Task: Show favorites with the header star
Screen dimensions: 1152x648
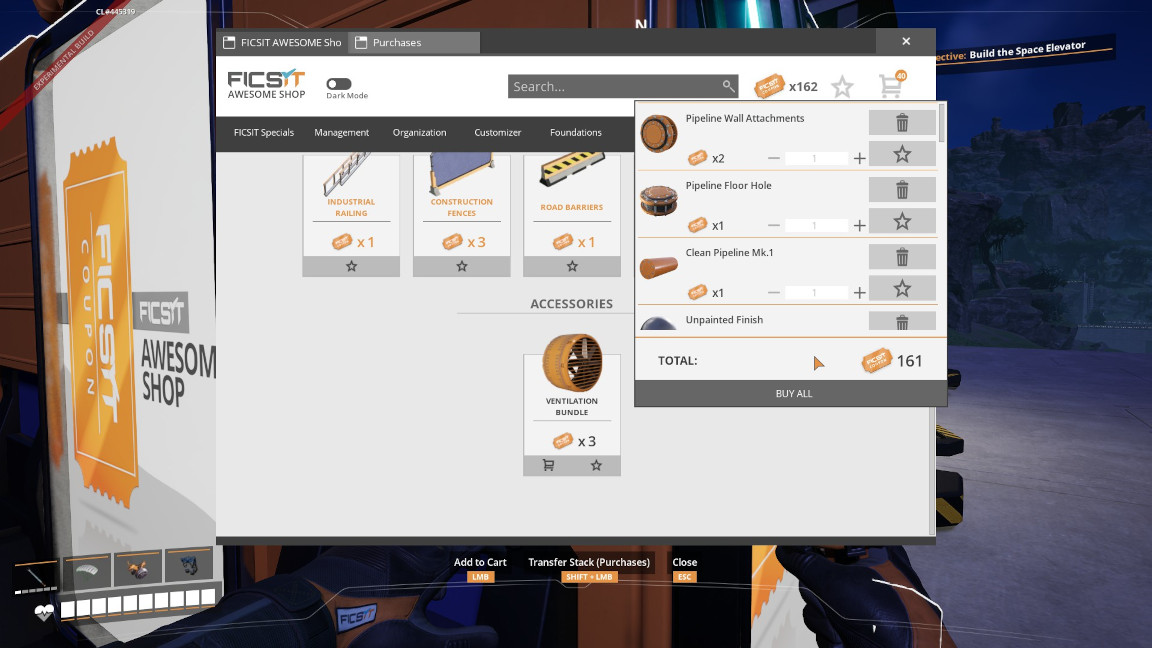Action: (x=843, y=87)
